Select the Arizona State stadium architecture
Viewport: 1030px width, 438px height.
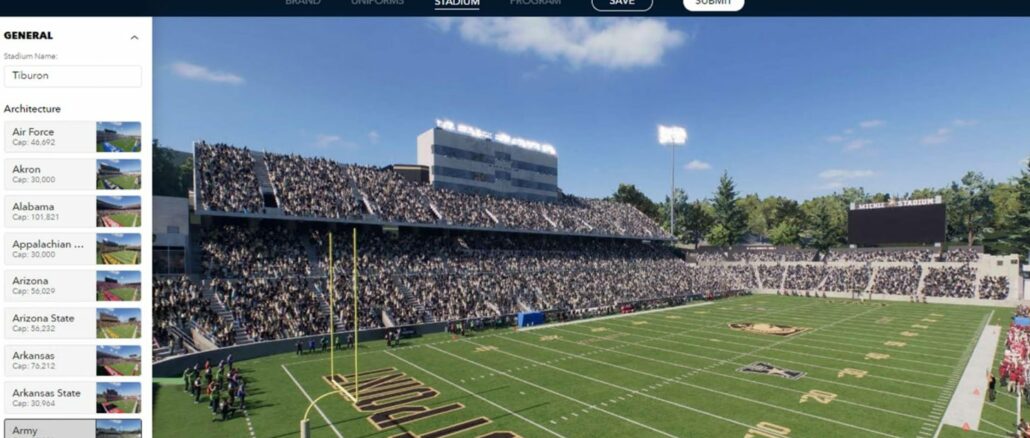point(72,322)
